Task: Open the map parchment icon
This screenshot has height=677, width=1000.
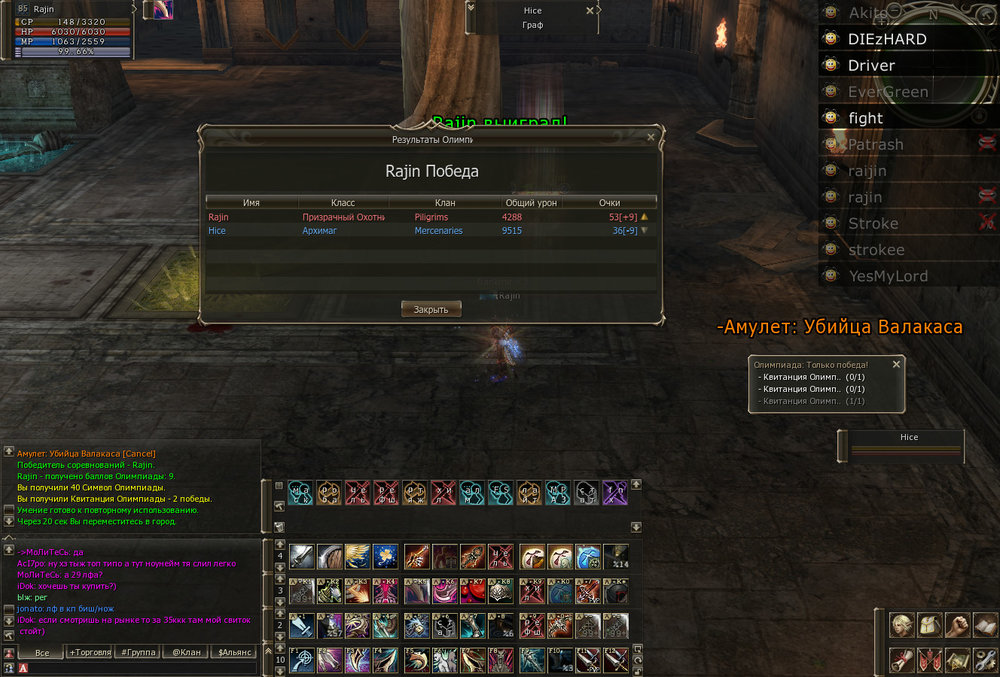Action: 958,660
